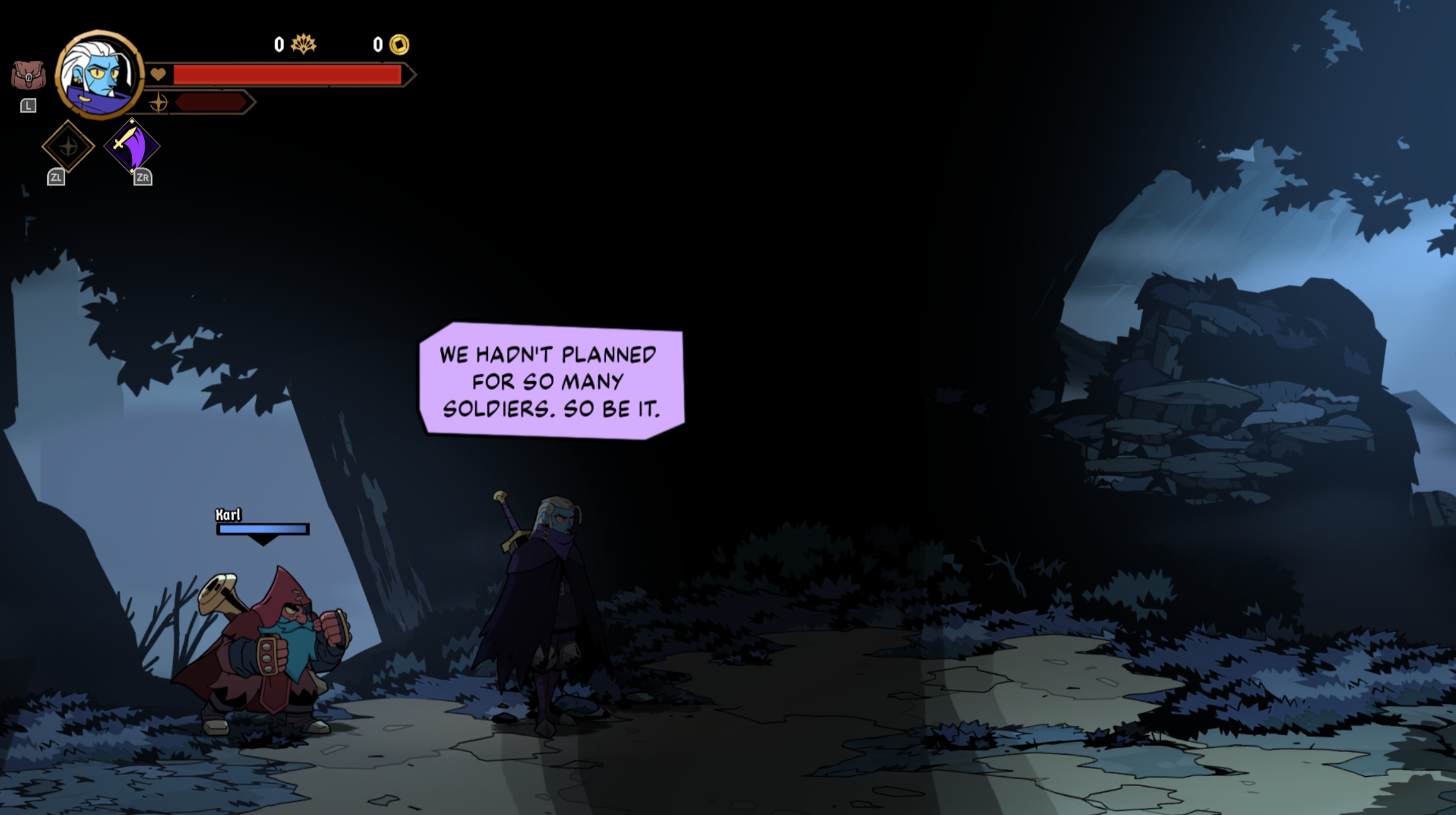The image size is (1456, 815).
Task: Select the empty compass-star ability slot
Action: 68,146
